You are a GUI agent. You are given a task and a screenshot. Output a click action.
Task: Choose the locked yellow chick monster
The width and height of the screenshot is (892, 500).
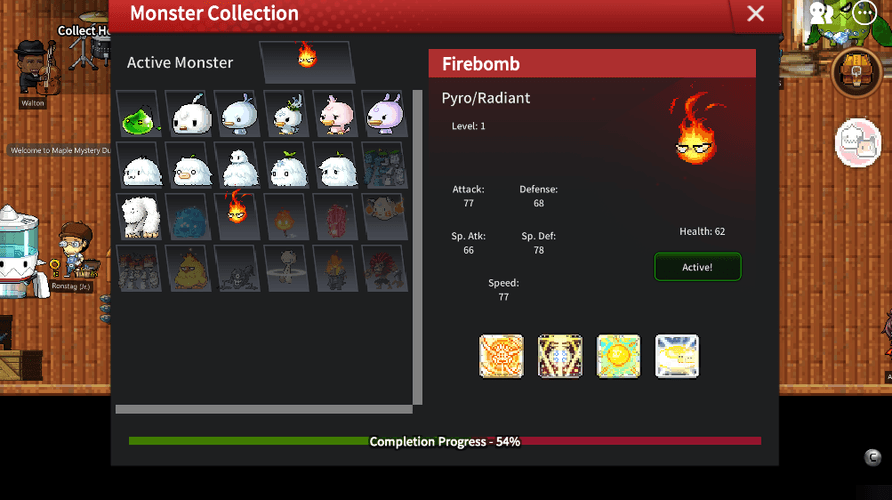pos(187,266)
